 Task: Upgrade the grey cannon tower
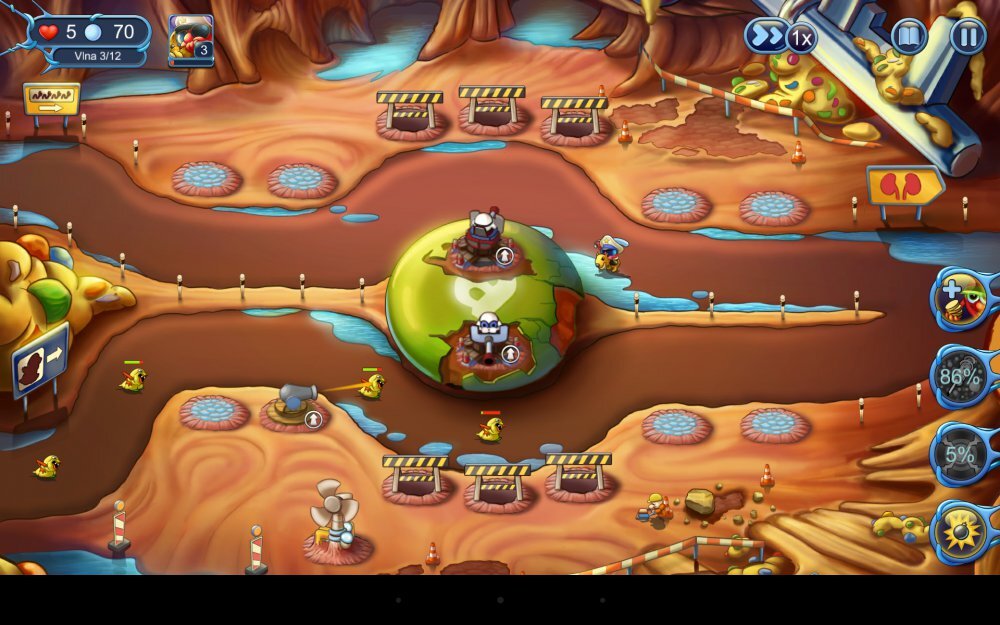(x=313, y=418)
